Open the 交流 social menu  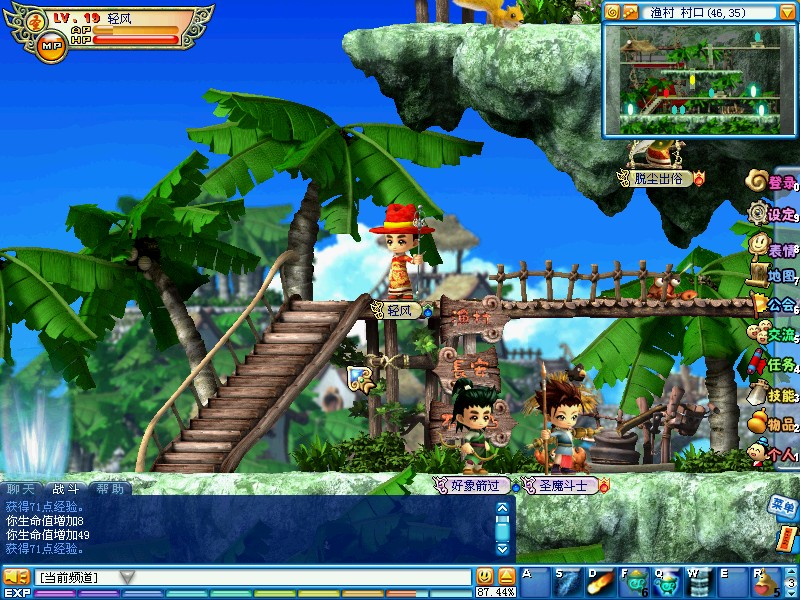[x=775, y=334]
